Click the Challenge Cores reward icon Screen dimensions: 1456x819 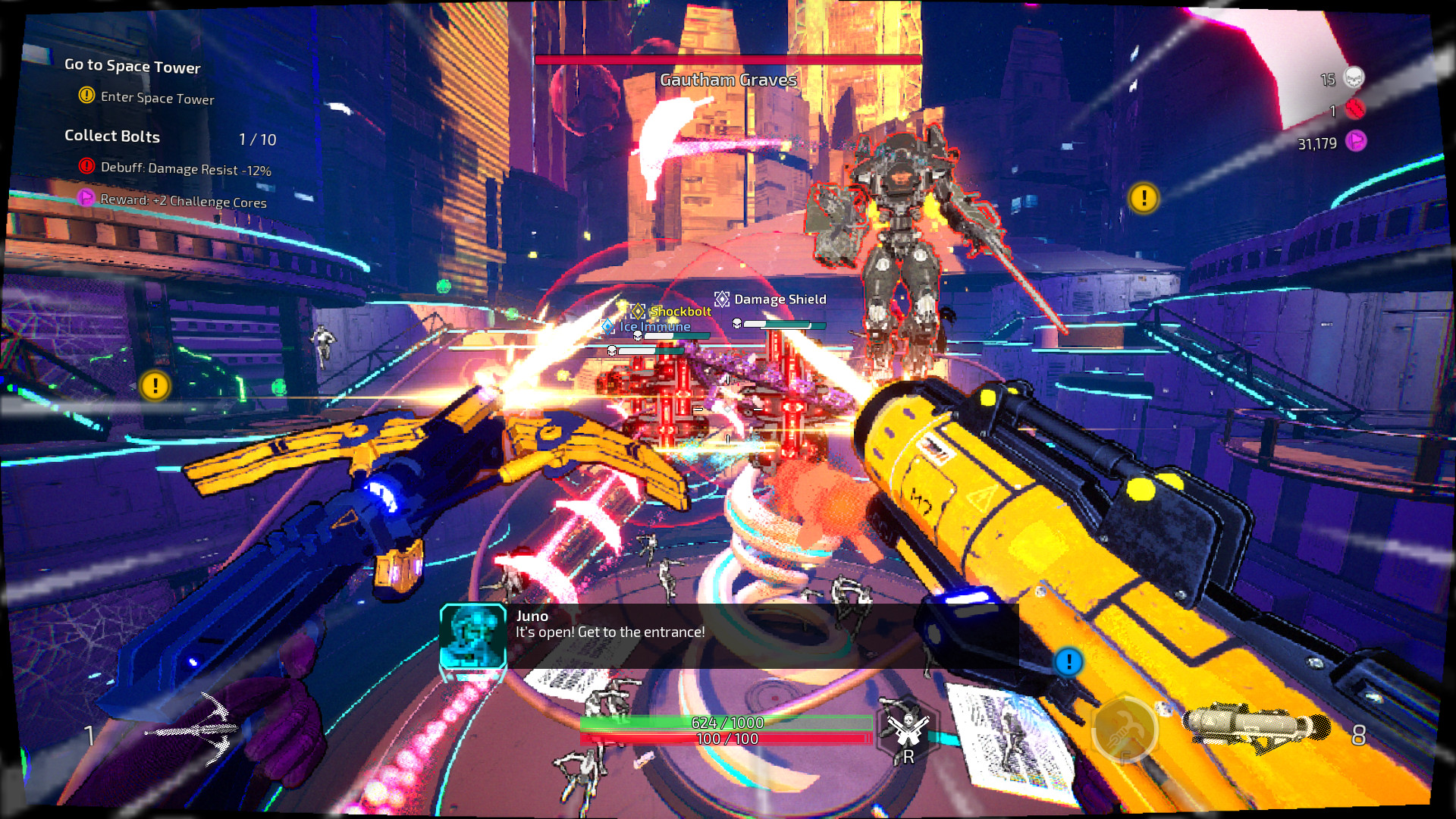[86, 198]
